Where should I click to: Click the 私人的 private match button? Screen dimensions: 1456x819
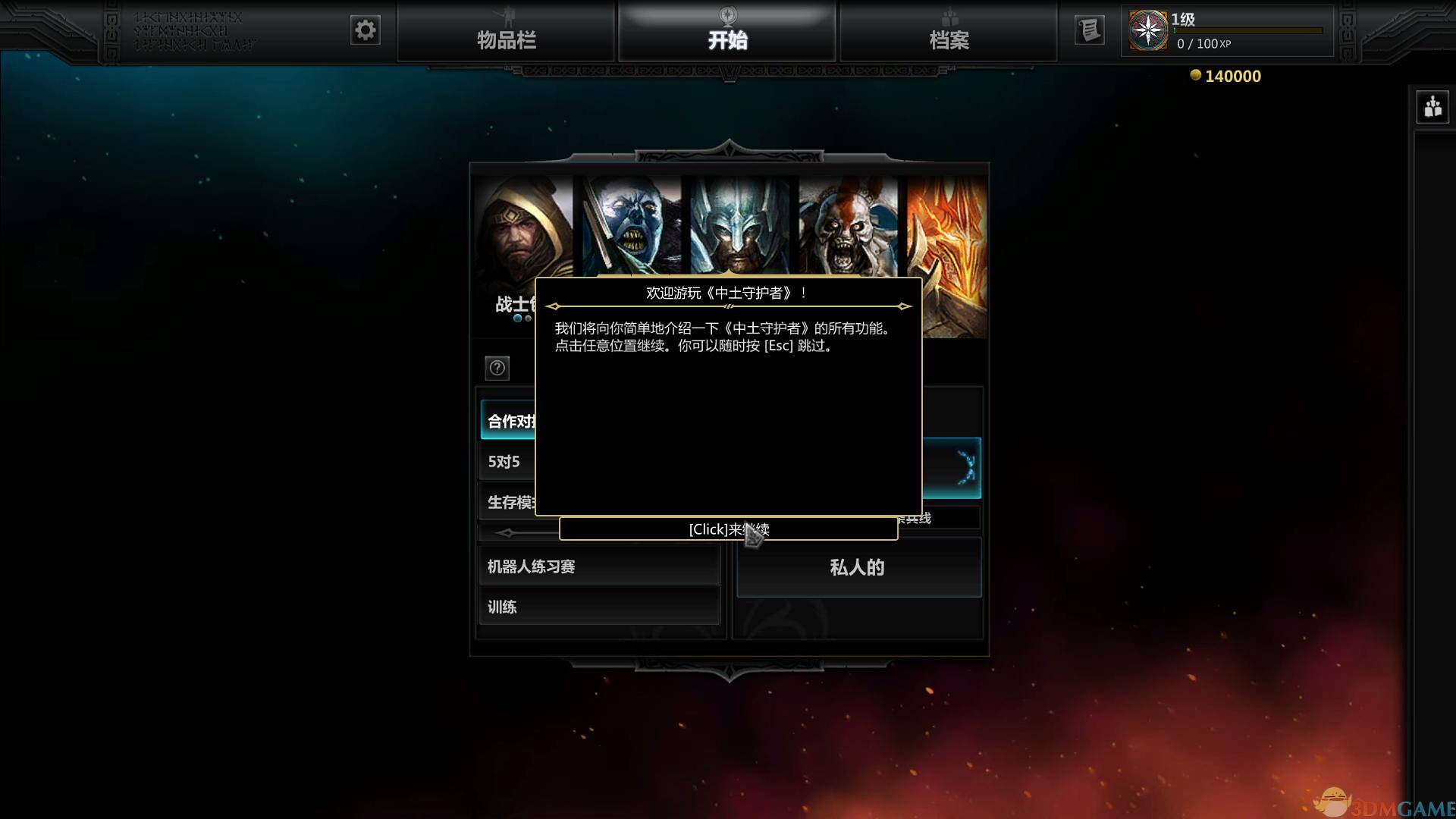(x=858, y=566)
